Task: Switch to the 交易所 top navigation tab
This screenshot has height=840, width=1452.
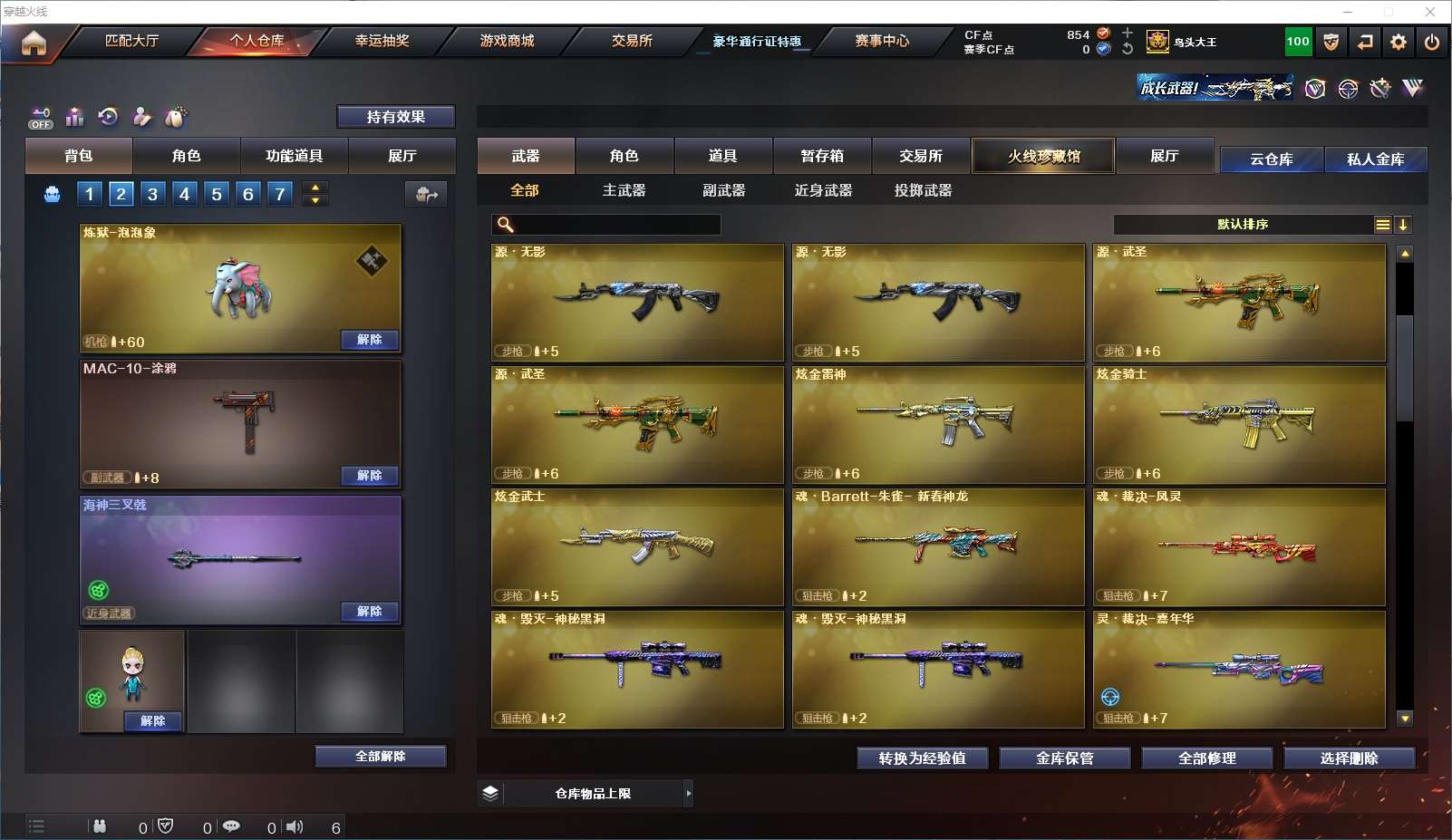Action: click(x=632, y=41)
